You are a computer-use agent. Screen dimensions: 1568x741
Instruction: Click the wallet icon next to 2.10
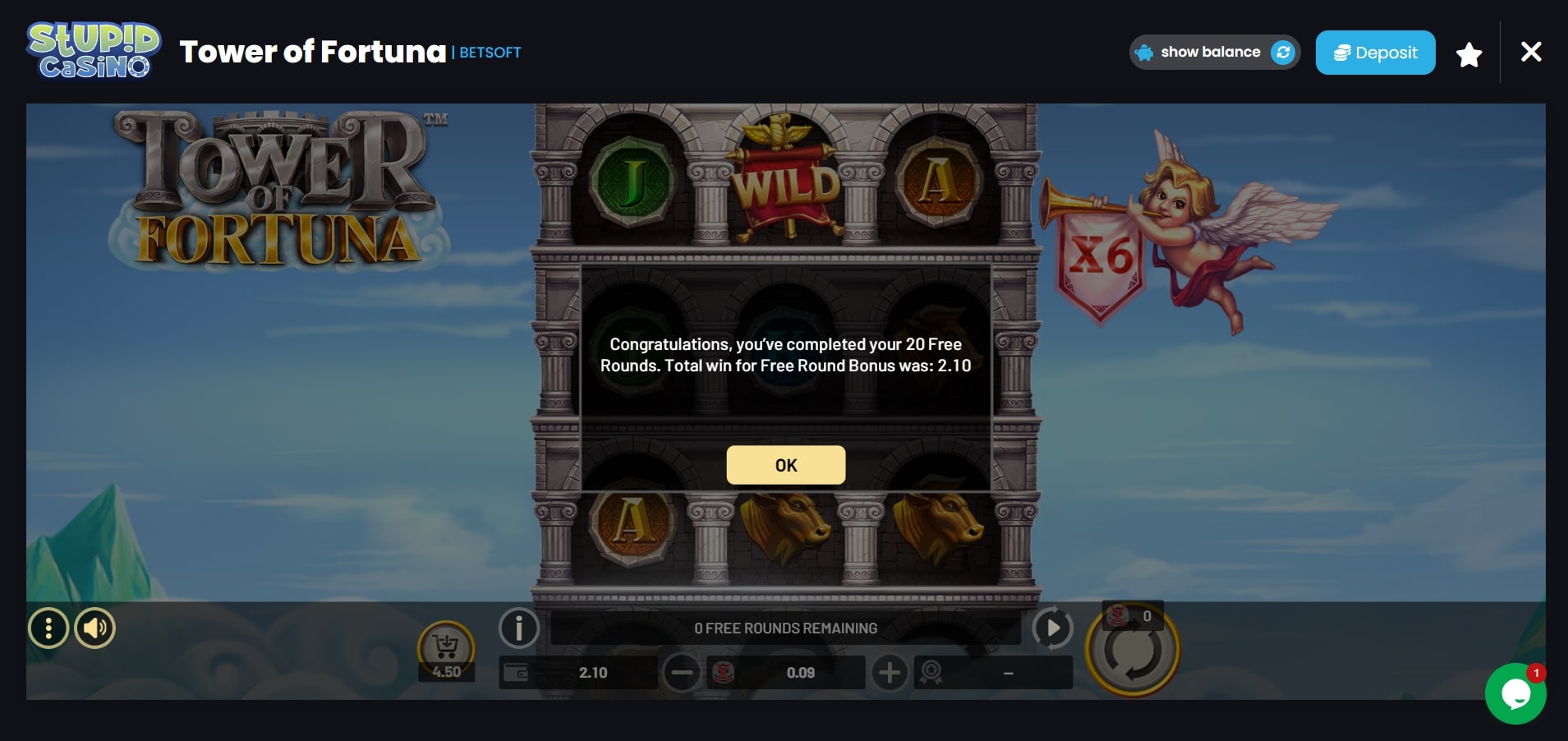pos(517,672)
